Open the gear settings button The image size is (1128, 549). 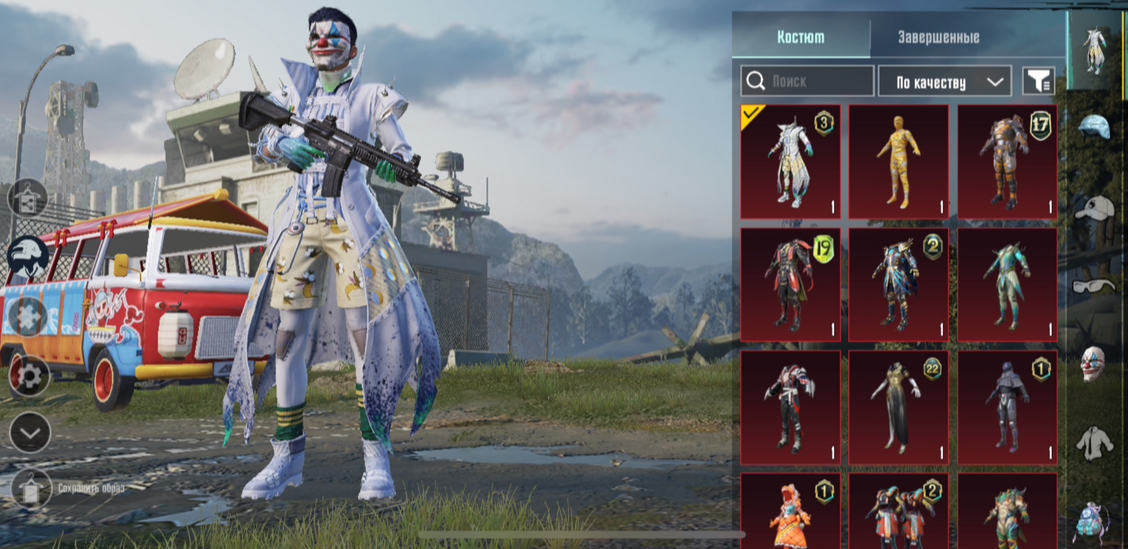coord(29,376)
